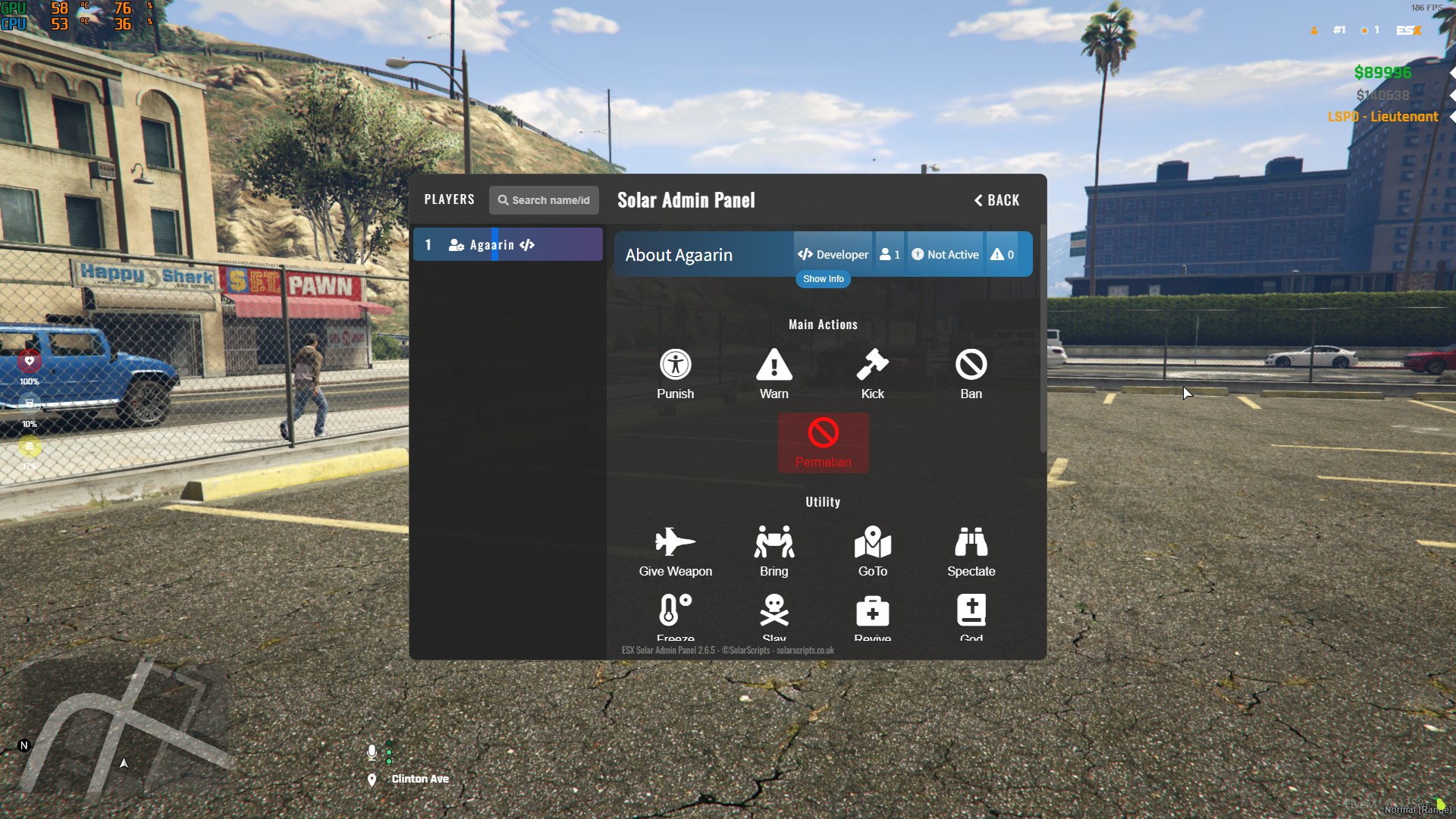The image size is (1456, 819).
Task: Select the red Permaban button
Action: pos(823,443)
